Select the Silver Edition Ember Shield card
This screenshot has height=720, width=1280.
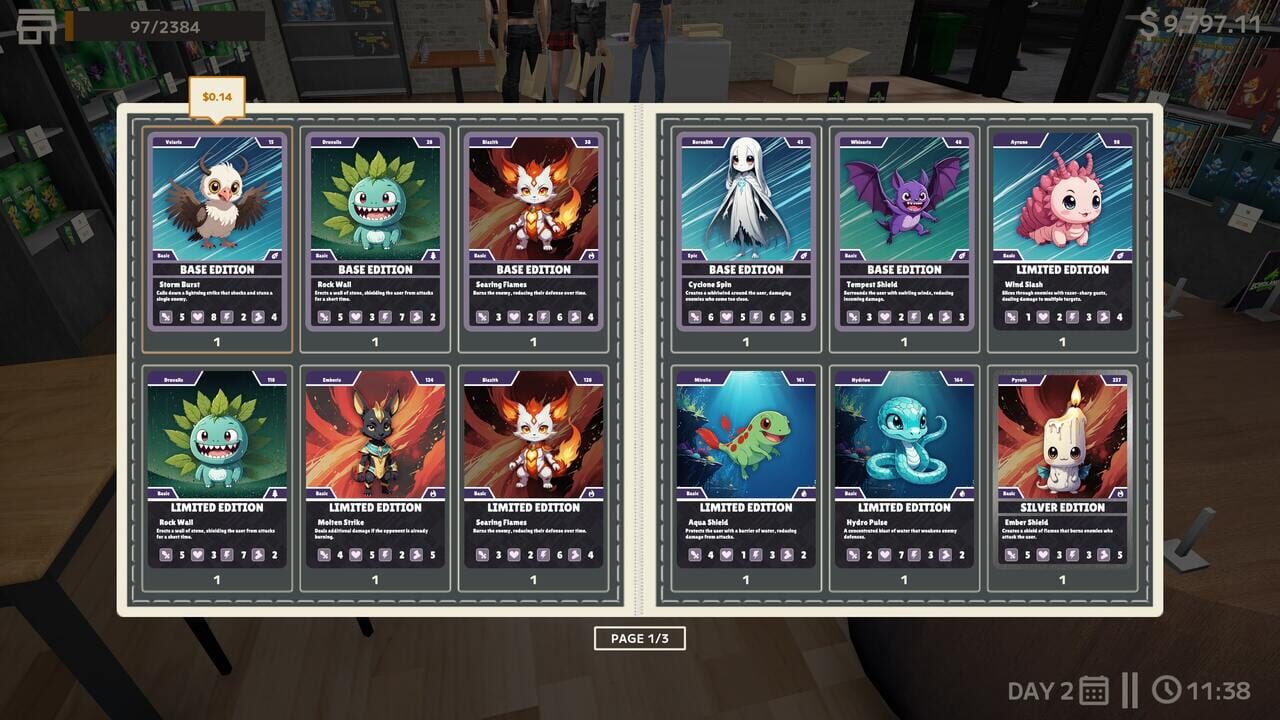pyautogui.click(x=1062, y=469)
